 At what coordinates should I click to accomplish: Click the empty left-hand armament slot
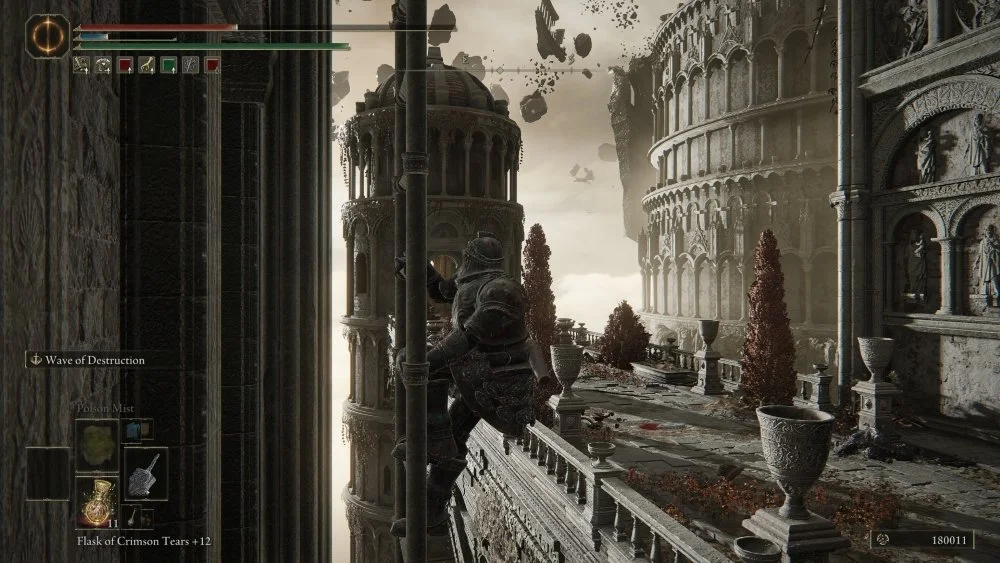[x=48, y=473]
